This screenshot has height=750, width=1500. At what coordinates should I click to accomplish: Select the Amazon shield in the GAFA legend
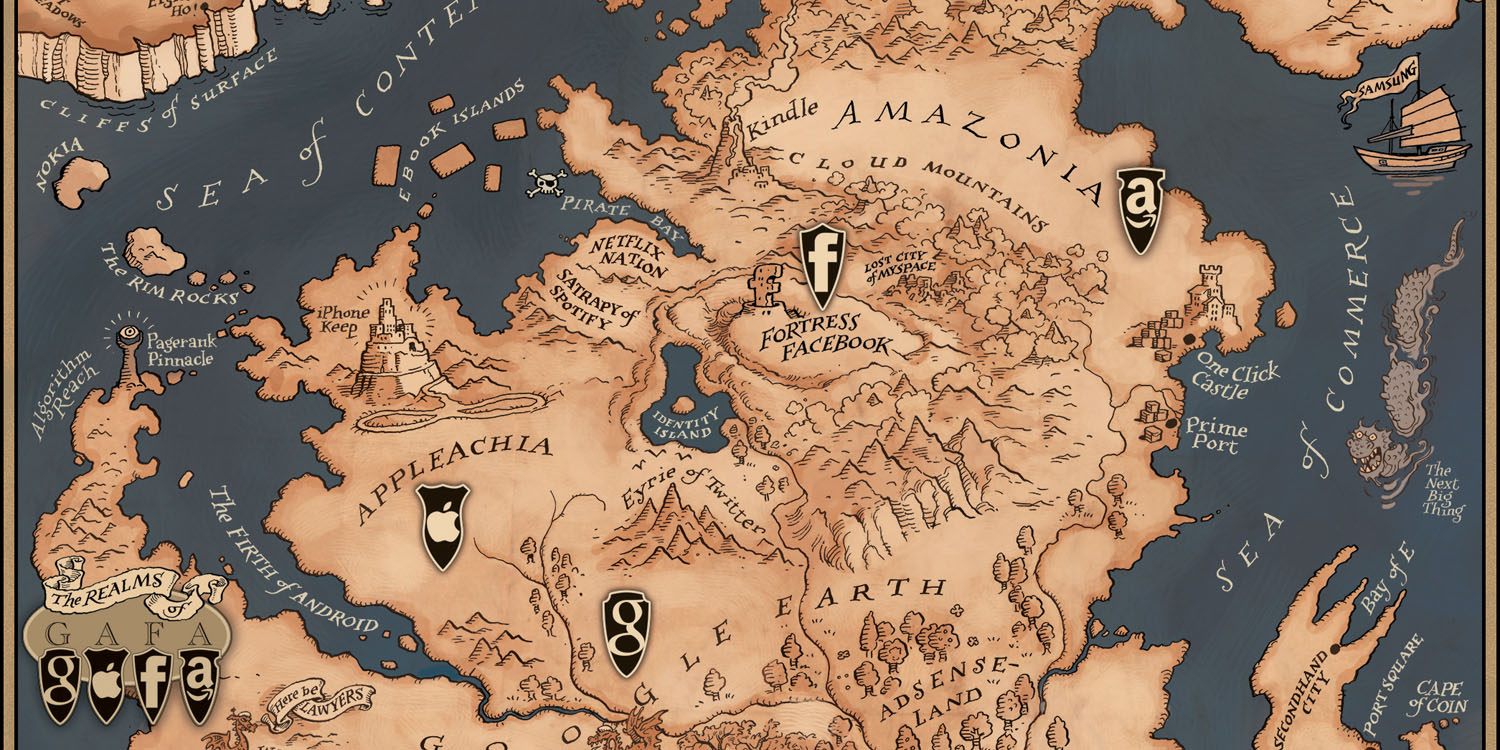click(x=200, y=683)
